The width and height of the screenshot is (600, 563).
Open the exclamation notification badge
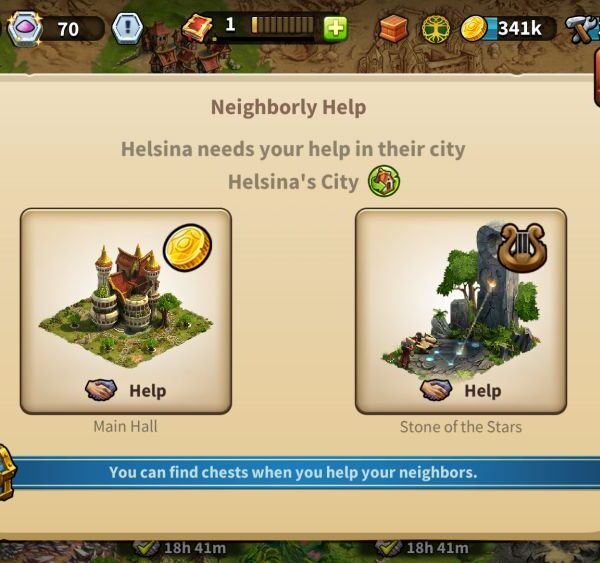[126, 28]
